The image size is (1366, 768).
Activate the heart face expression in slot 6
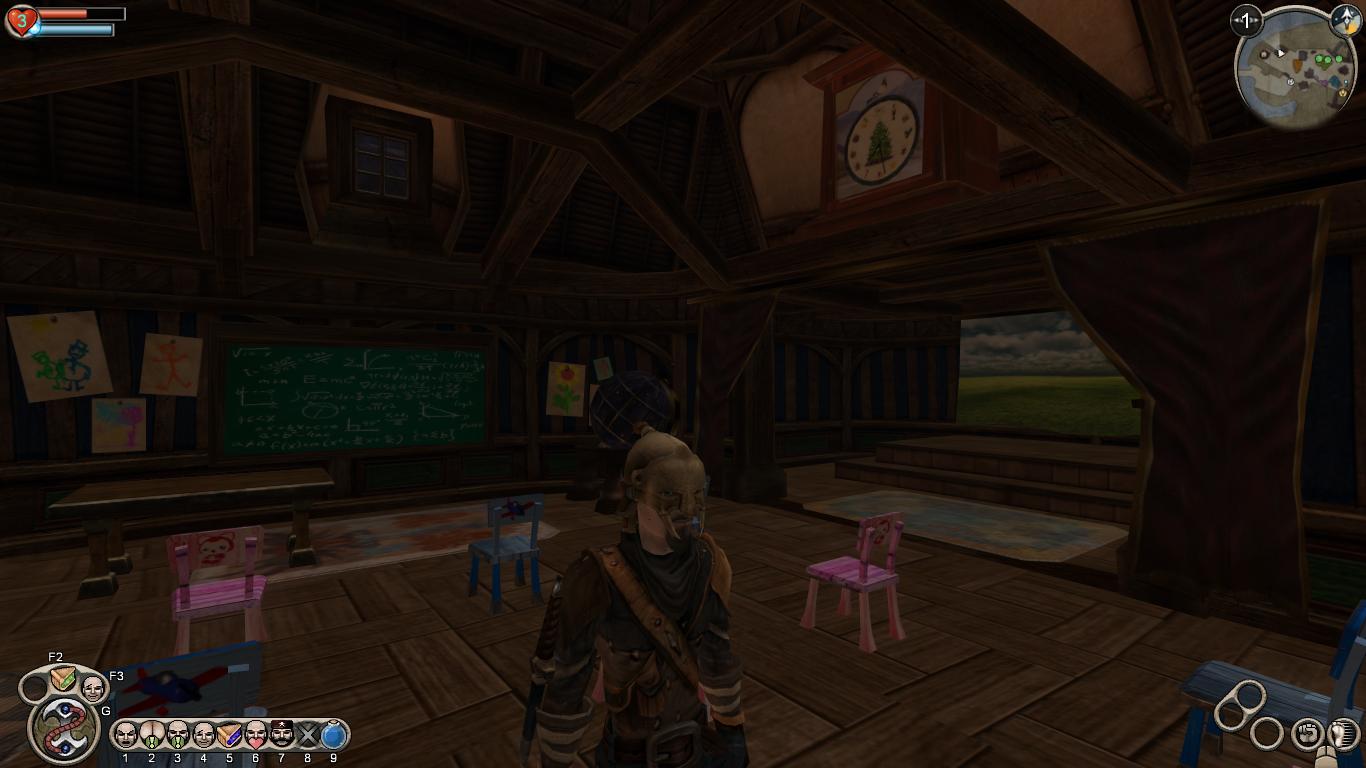pyautogui.click(x=256, y=735)
